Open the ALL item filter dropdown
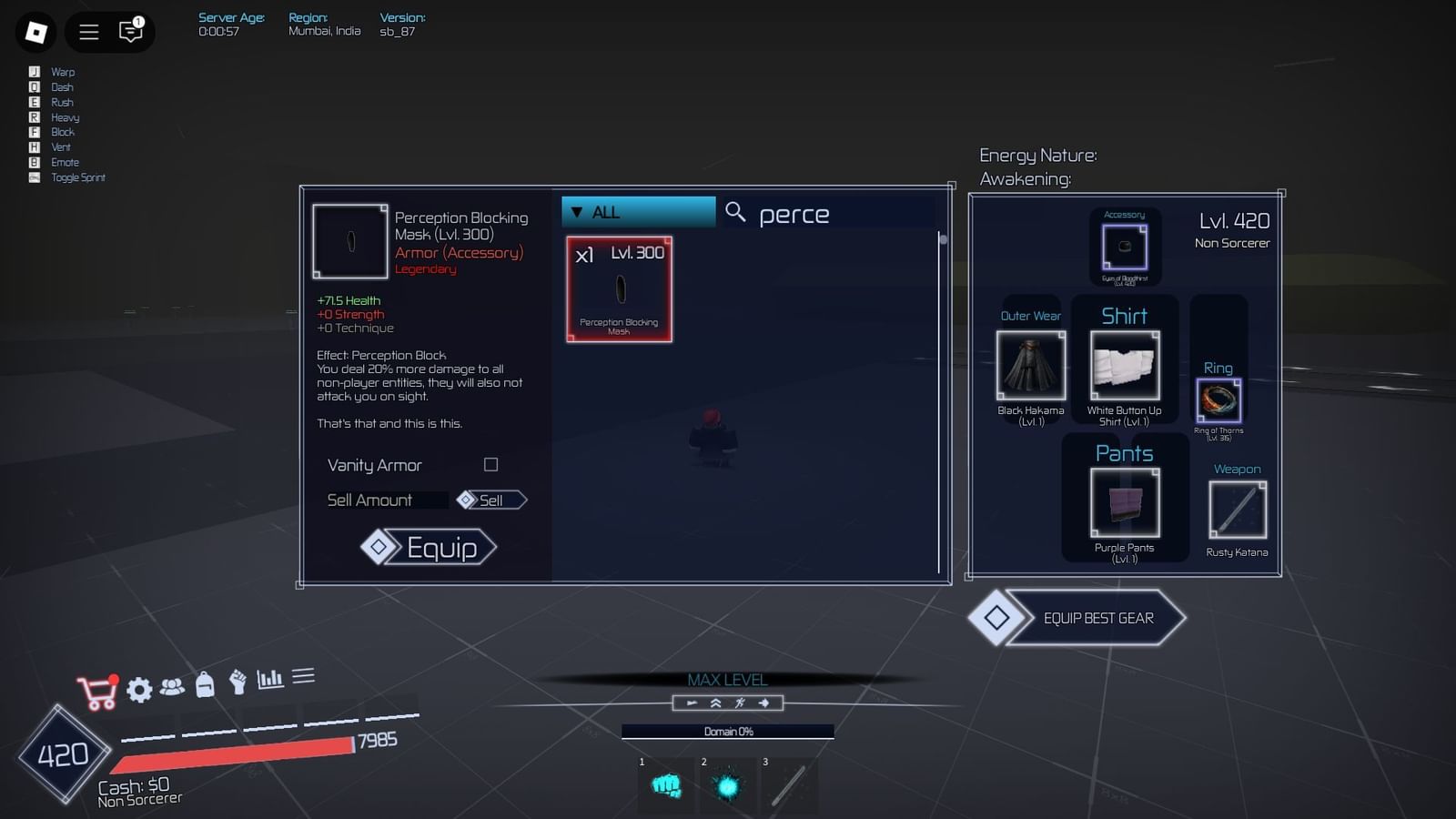The height and width of the screenshot is (819, 1456). tap(637, 211)
